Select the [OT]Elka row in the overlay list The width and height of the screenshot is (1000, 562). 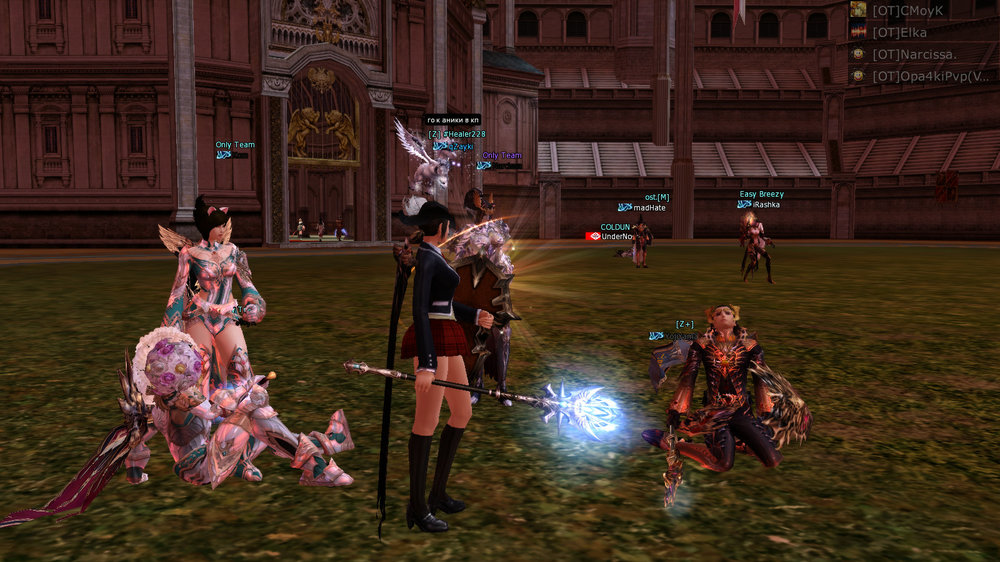[x=899, y=32]
